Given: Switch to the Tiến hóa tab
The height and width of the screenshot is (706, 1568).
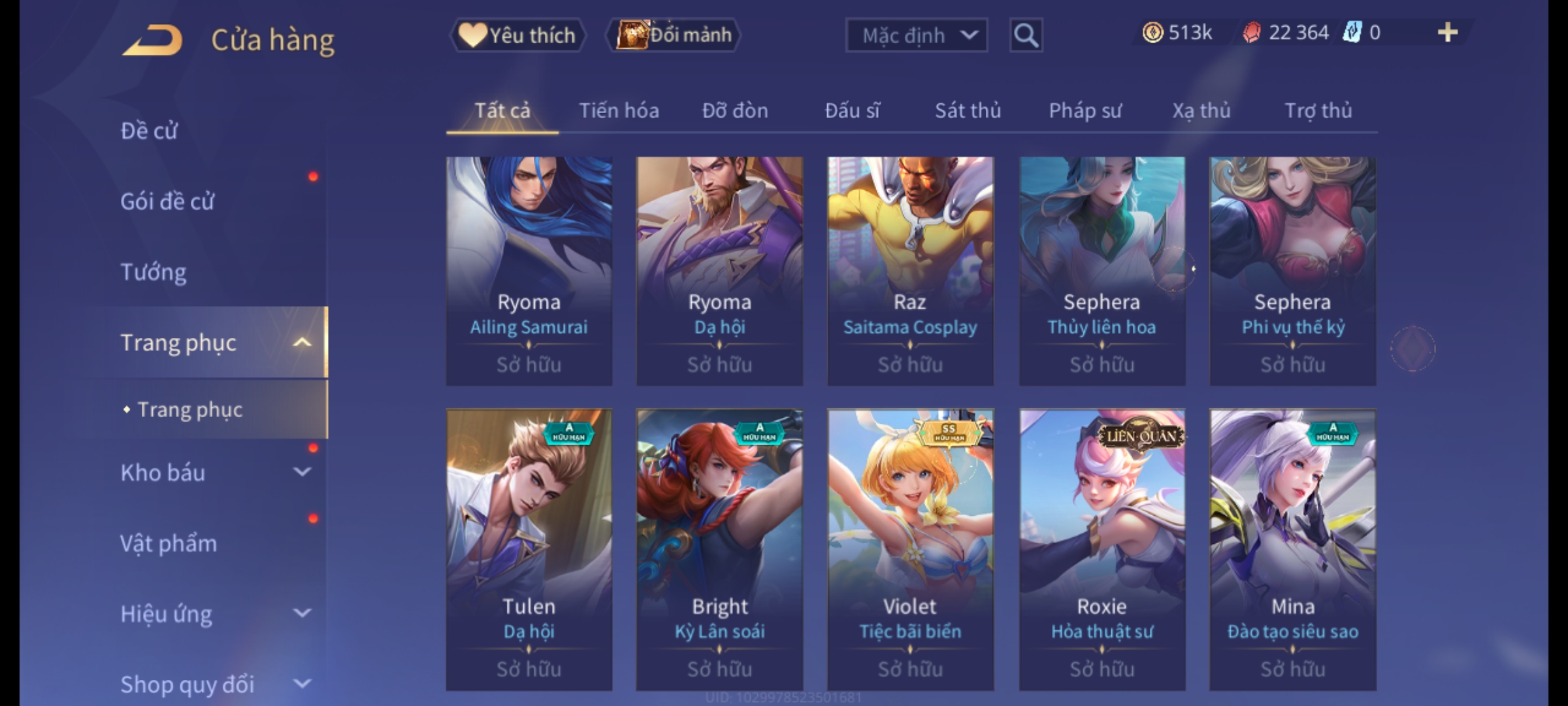Looking at the screenshot, I should 619,111.
